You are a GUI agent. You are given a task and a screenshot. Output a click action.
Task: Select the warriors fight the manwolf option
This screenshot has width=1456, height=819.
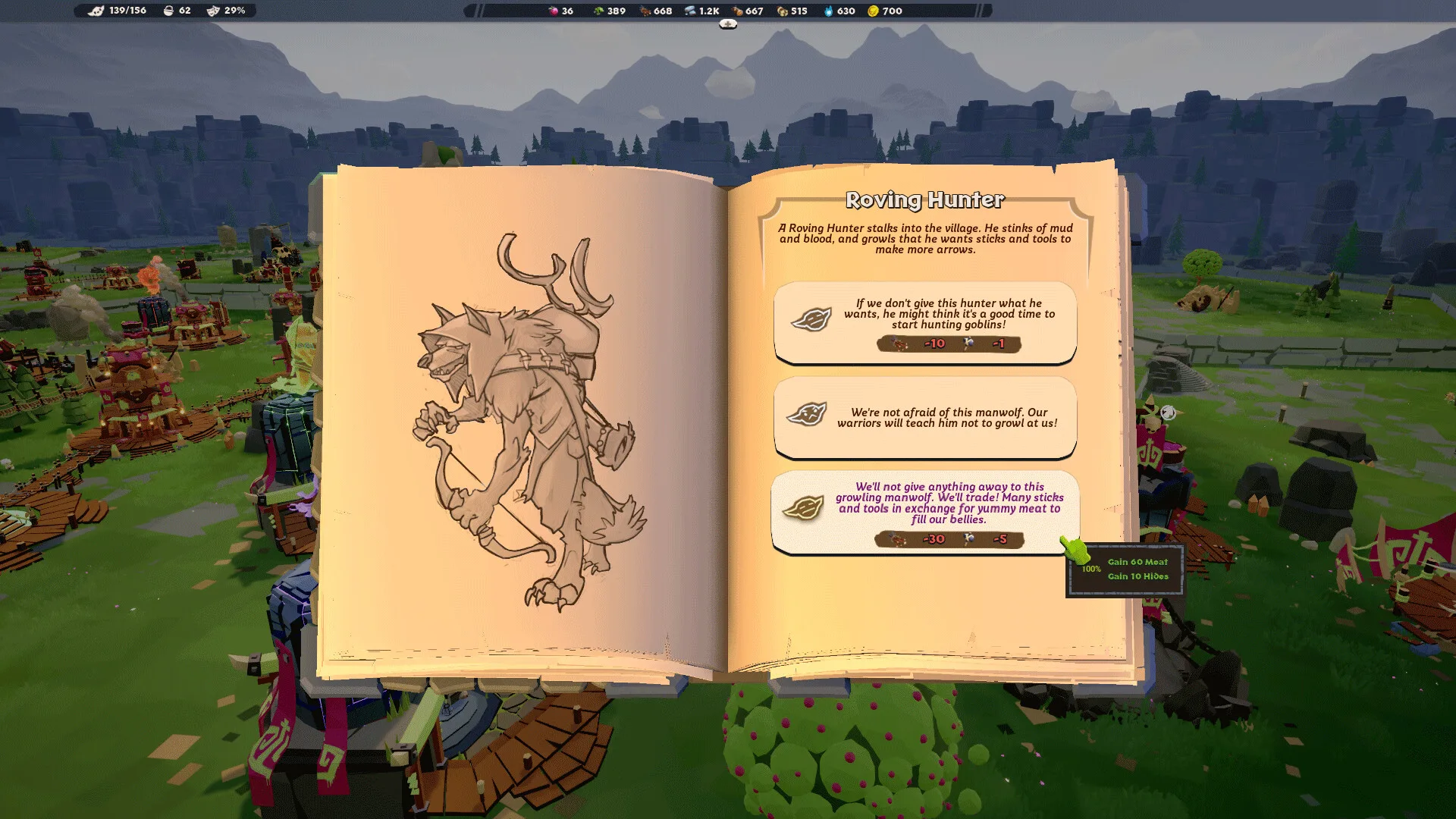[924, 417]
